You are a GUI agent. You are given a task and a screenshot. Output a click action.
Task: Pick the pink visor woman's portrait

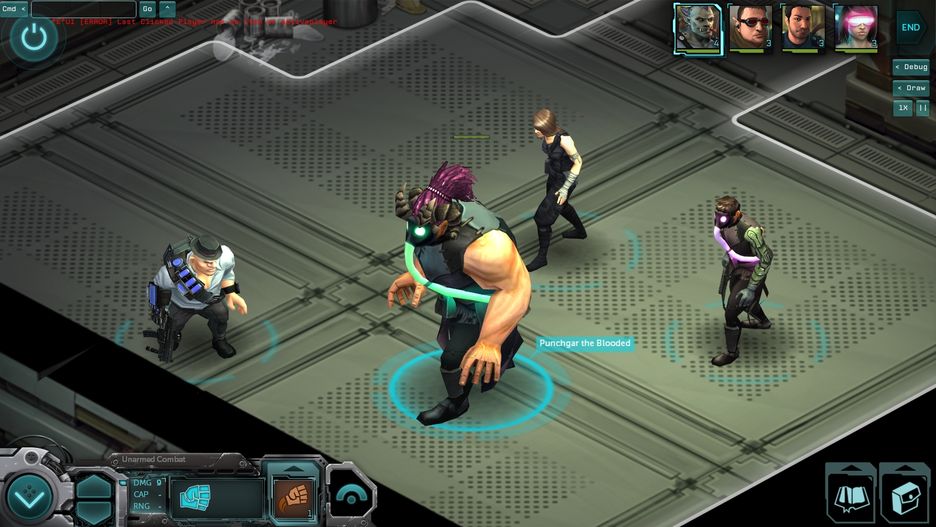click(x=855, y=28)
